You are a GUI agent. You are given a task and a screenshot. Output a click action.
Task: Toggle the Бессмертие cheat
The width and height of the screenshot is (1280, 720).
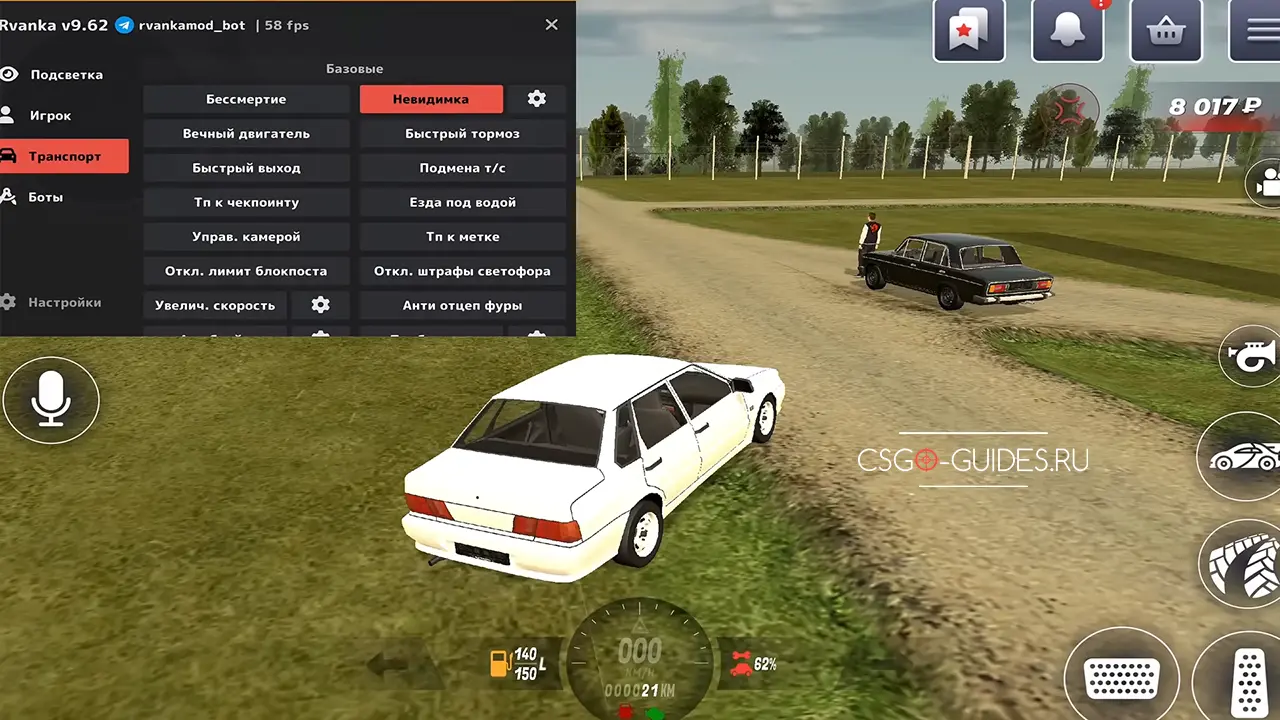click(246, 99)
